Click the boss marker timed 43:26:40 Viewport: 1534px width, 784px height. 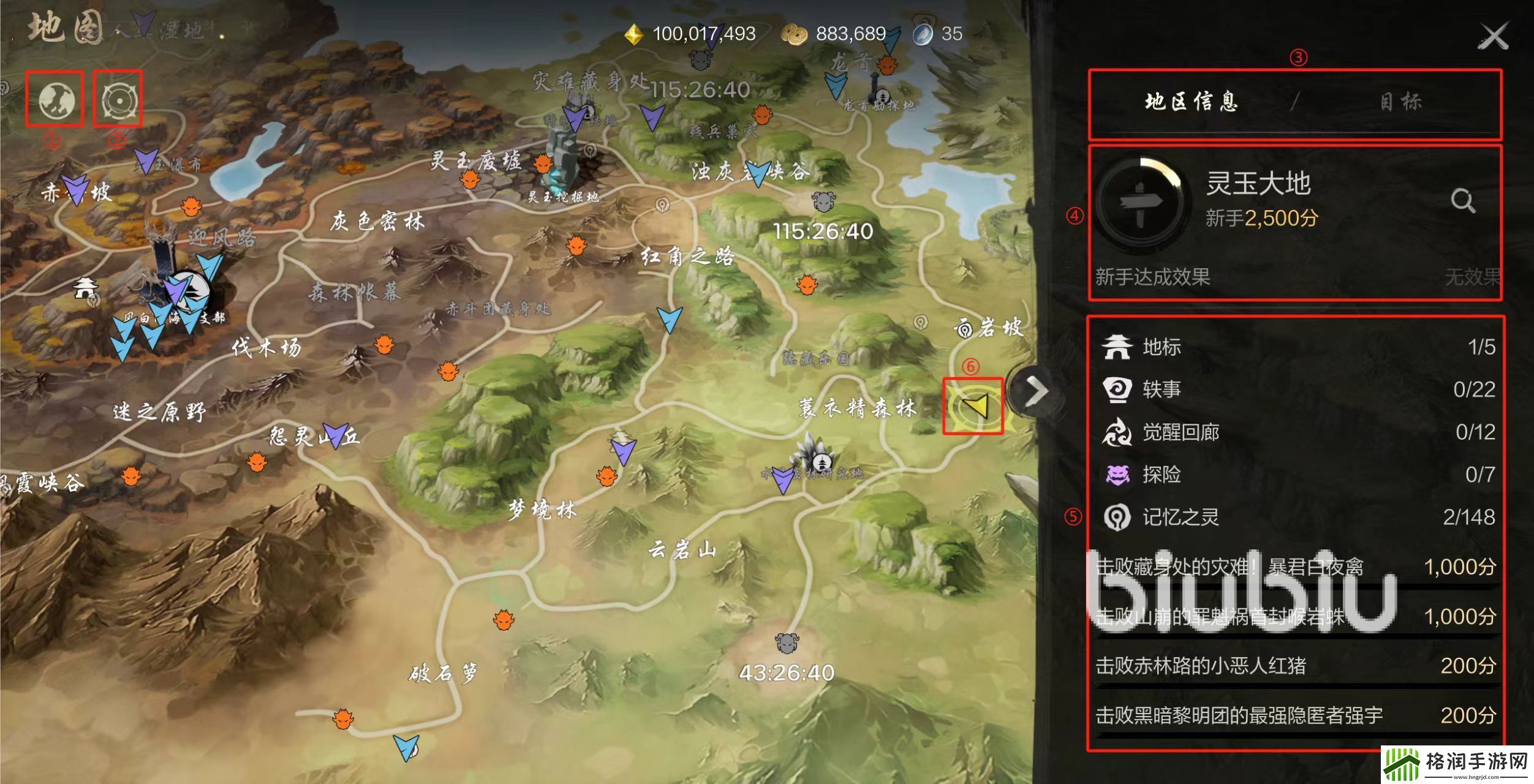(786, 643)
